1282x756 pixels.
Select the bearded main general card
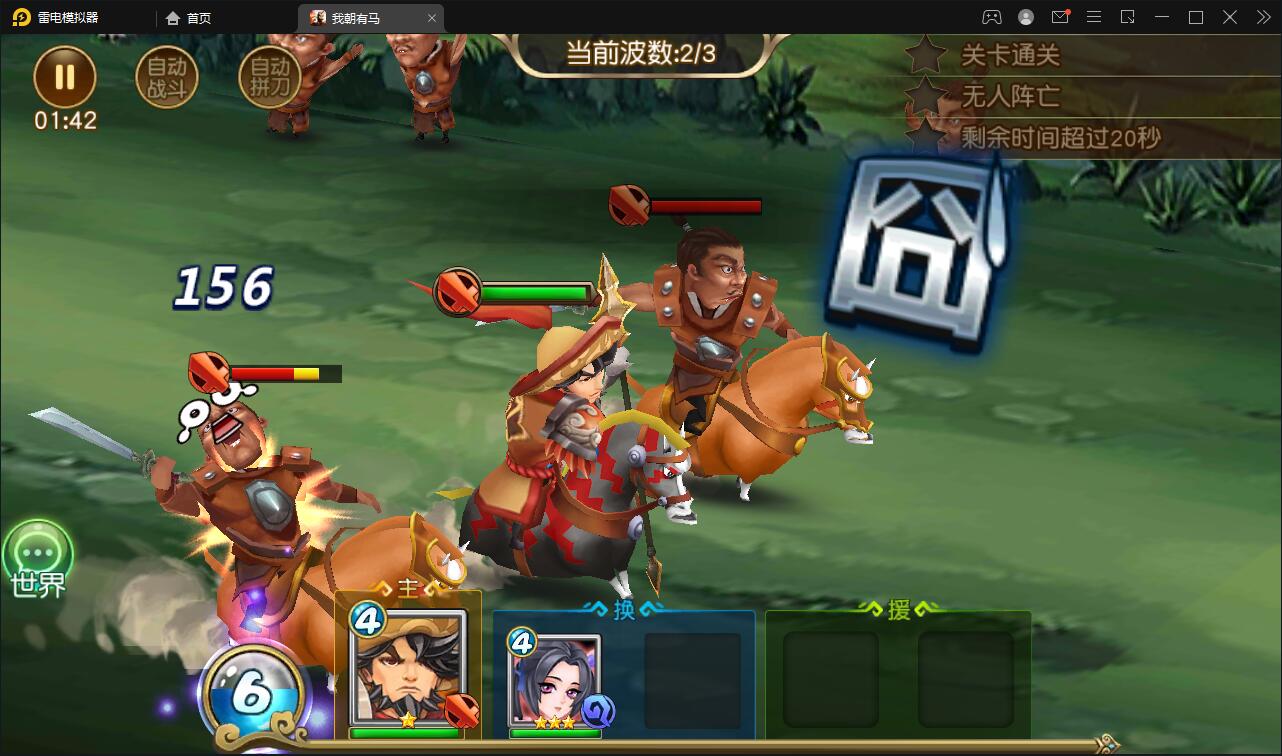409,670
